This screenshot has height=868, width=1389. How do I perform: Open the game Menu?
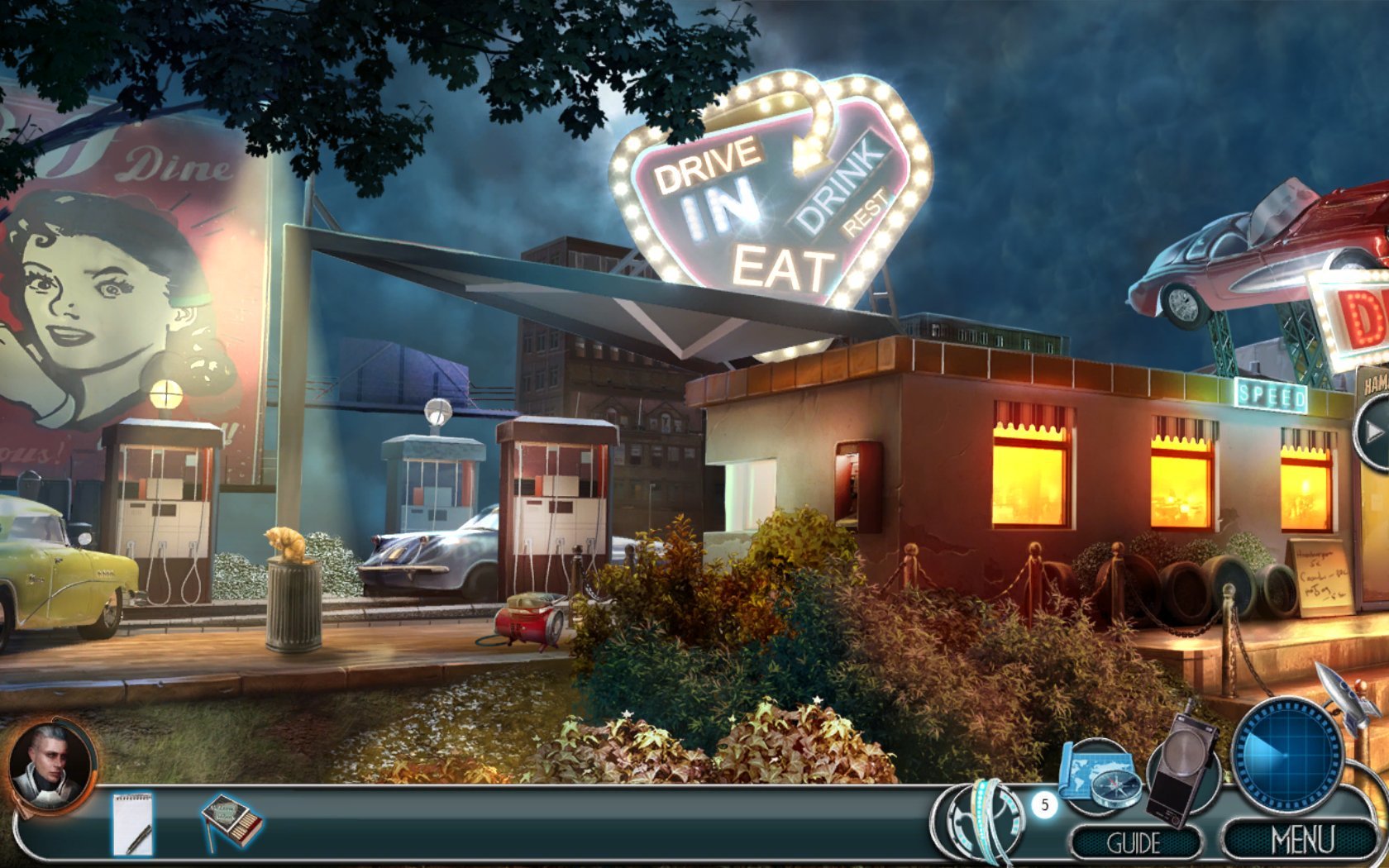pyautogui.click(x=1301, y=841)
